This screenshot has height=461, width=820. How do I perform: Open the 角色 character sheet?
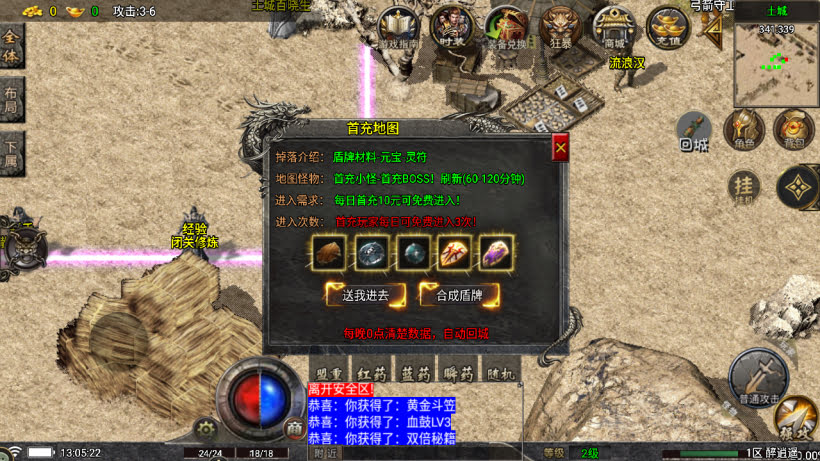744,129
